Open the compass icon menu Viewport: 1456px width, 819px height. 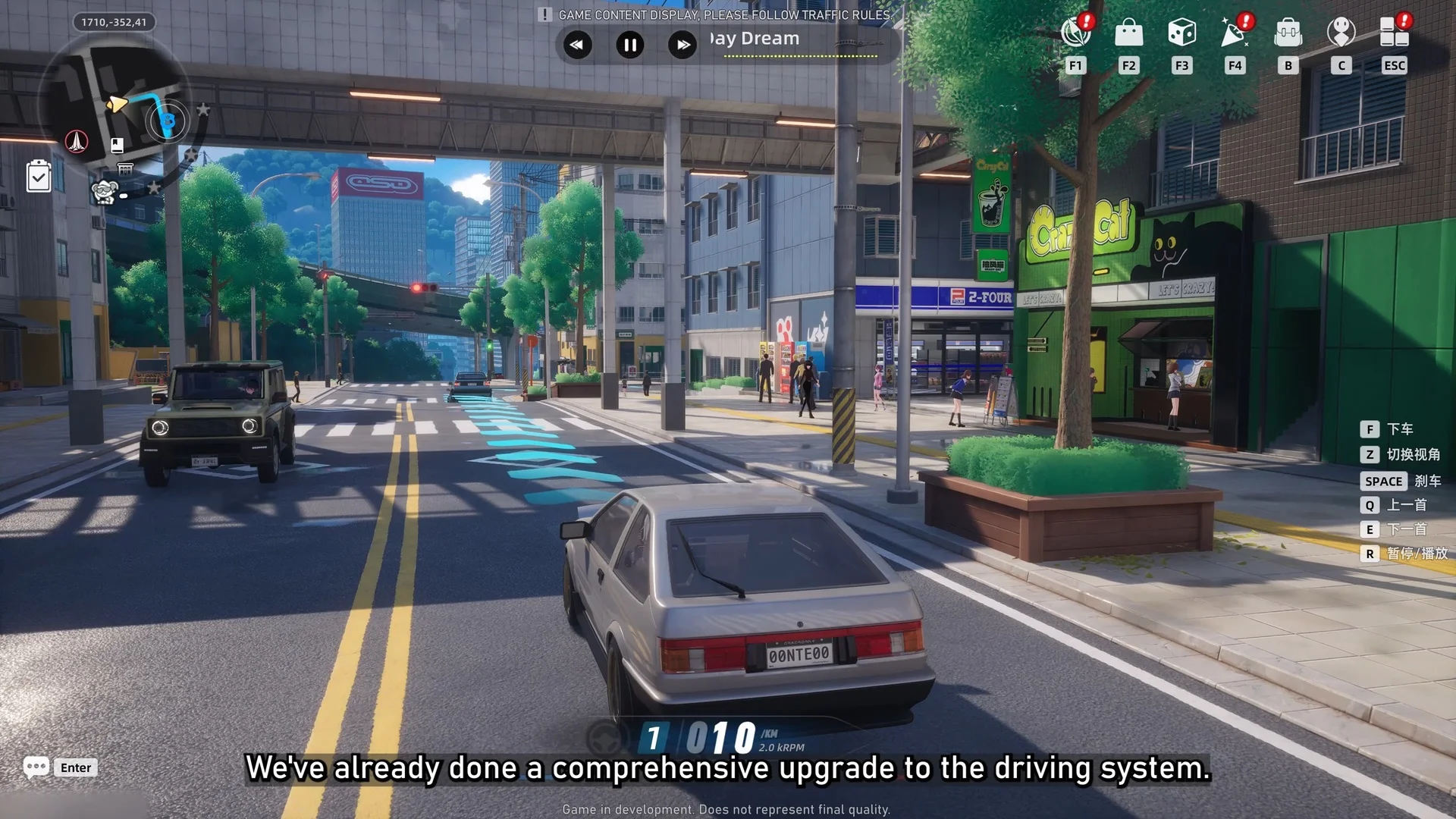click(1075, 33)
